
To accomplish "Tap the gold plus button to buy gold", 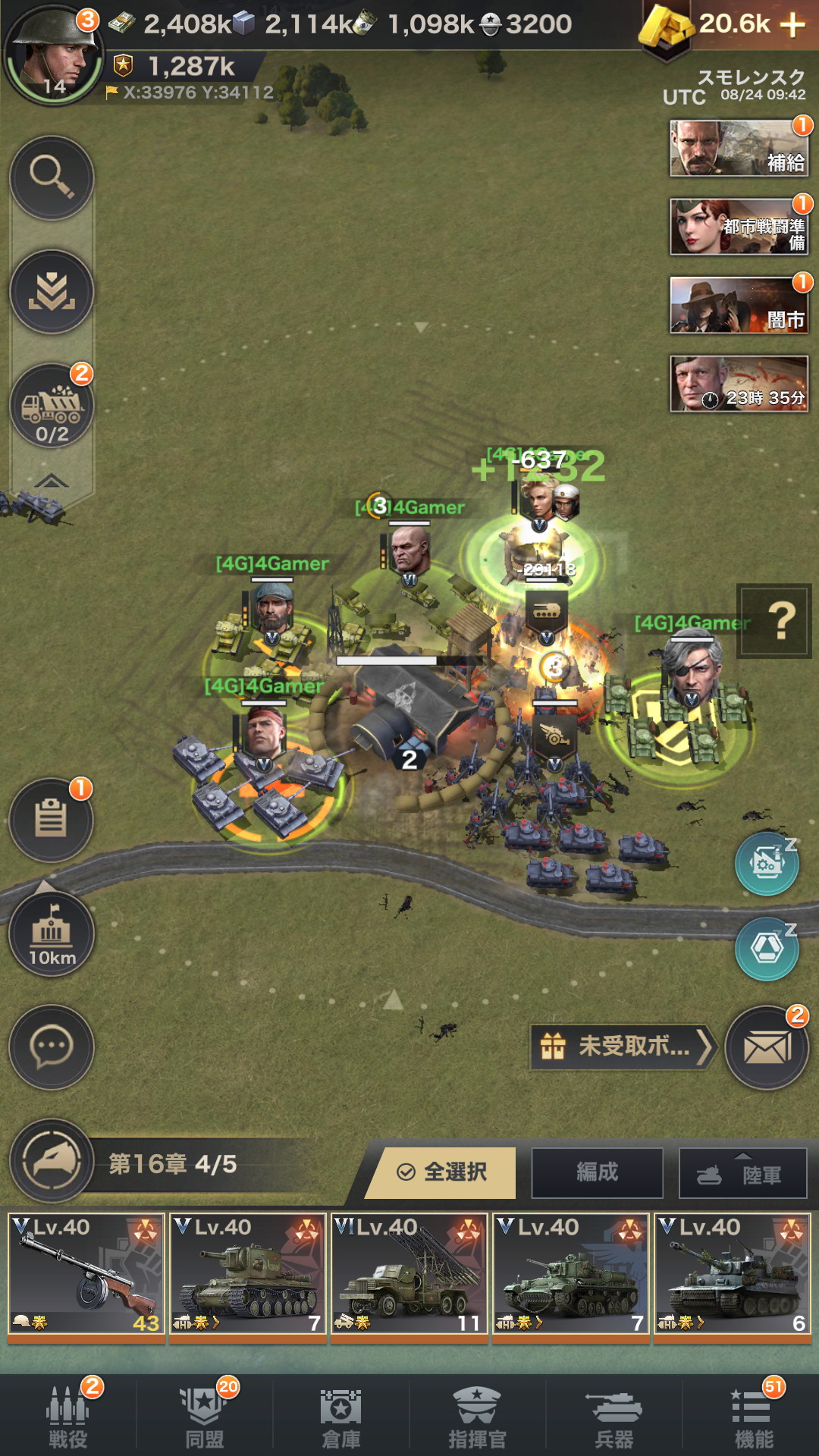I will tap(792, 25).
